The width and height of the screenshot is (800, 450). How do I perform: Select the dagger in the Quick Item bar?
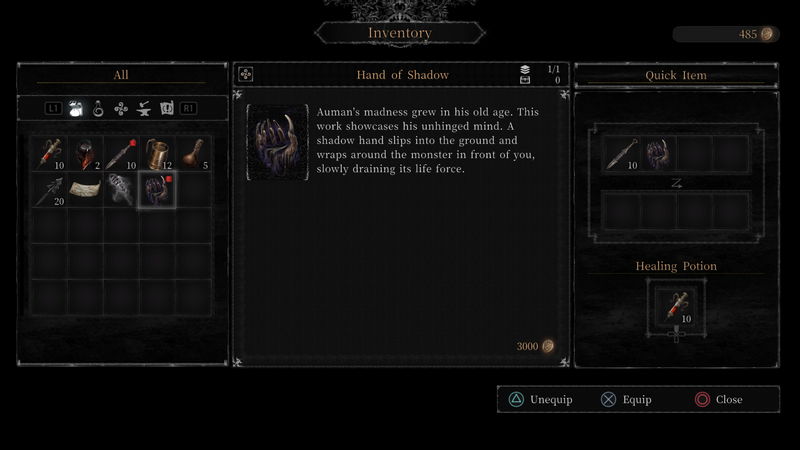(620, 154)
